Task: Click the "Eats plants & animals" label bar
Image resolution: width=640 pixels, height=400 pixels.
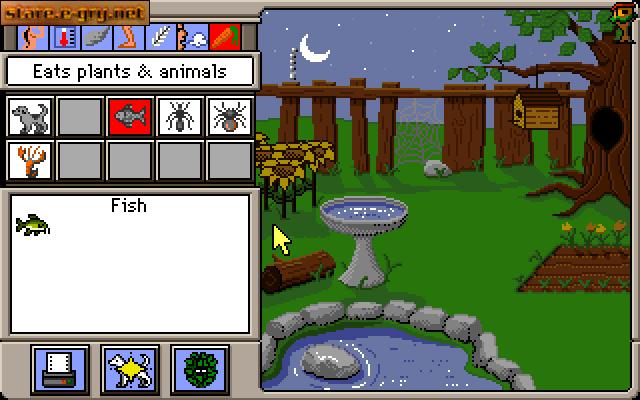Action: pos(130,71)
